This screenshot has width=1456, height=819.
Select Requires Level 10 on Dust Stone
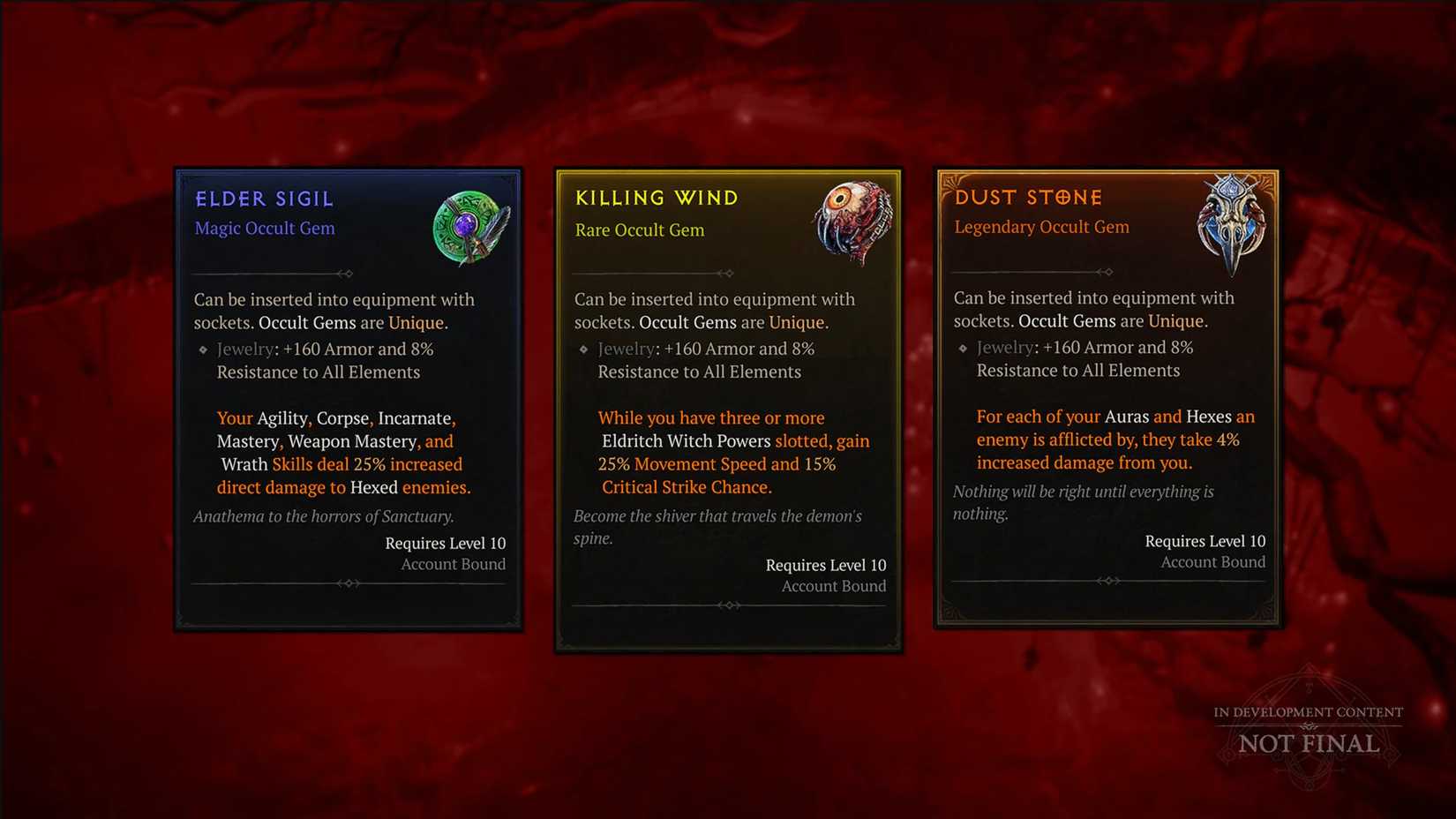pyautogui.click(x=1205, y=540)
